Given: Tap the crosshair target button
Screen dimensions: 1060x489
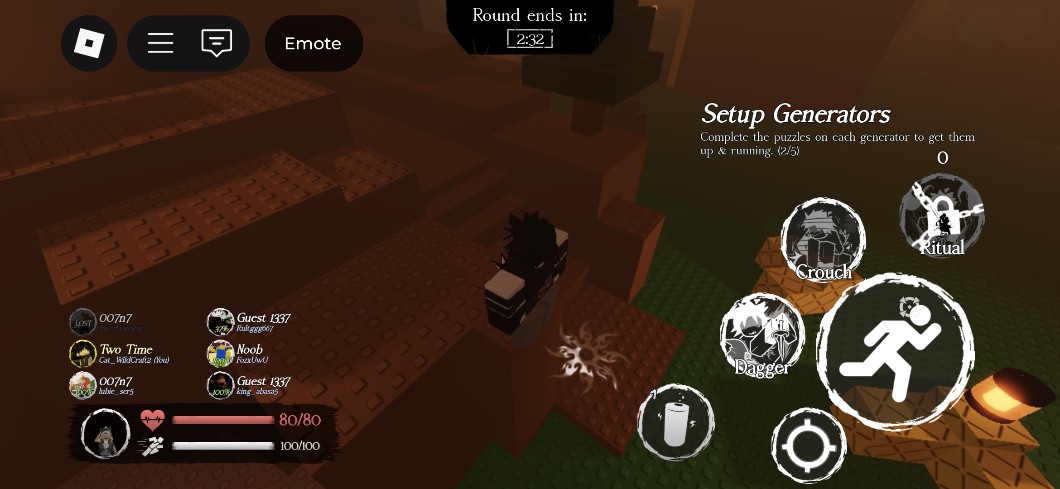Looking at the screenshot, I should (x=809, y=447).
